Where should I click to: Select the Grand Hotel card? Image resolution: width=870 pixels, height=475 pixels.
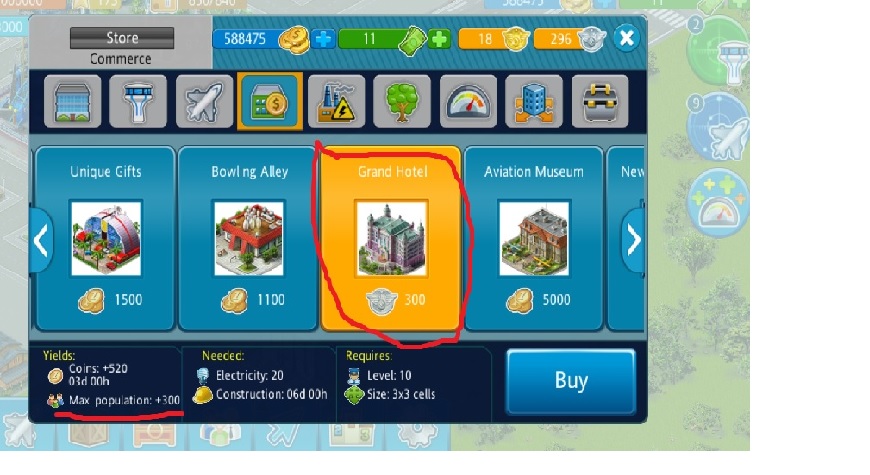pos(391,238)
